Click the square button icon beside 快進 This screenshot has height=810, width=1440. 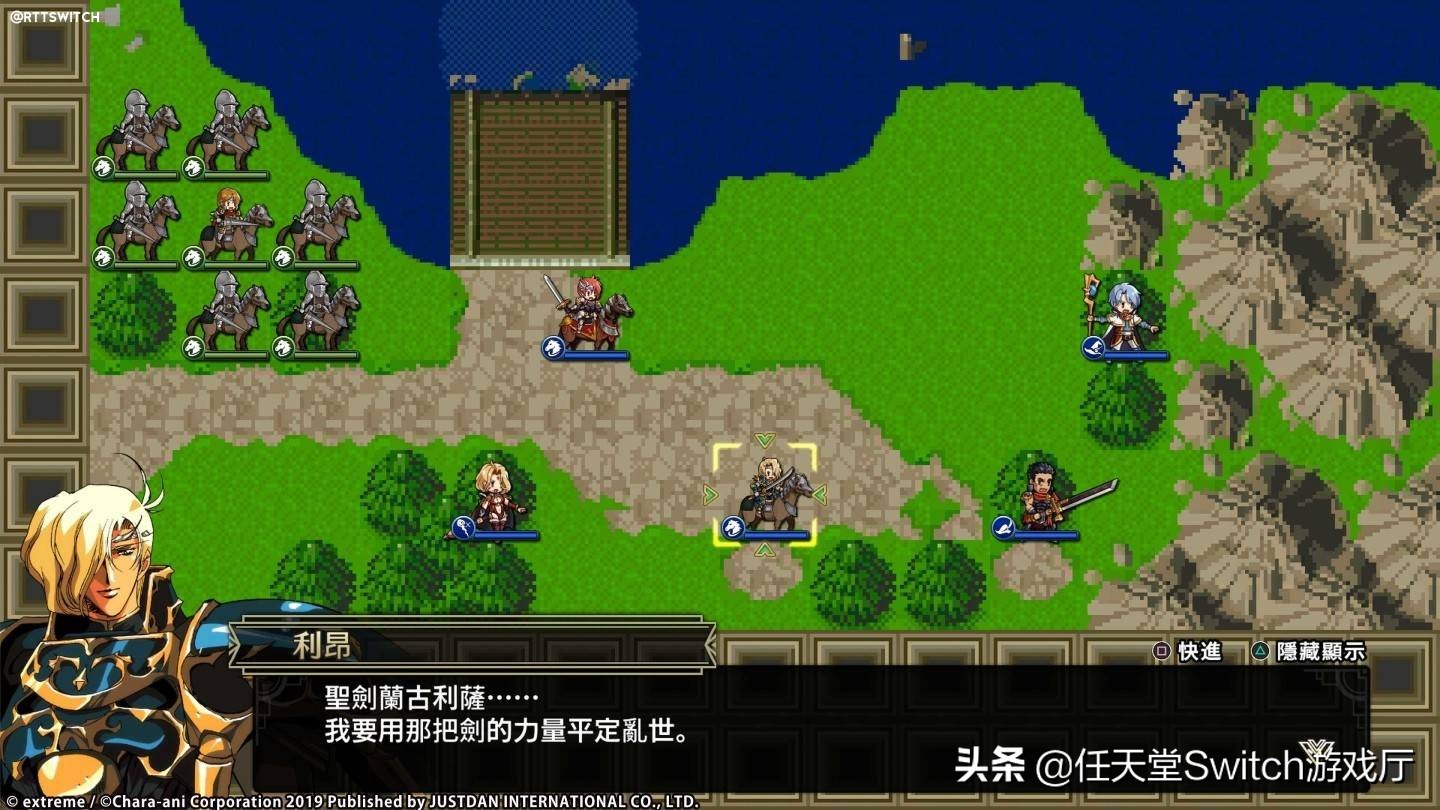point(1160,650)
